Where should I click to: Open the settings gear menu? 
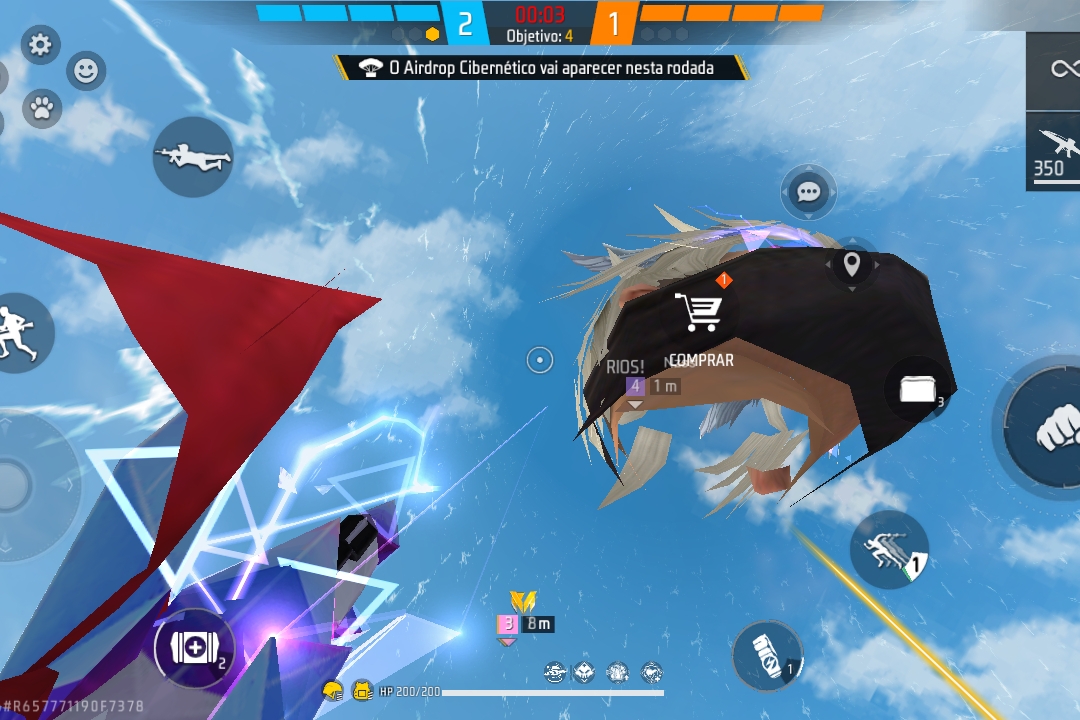pyautogui.click(x=41, y=45)
